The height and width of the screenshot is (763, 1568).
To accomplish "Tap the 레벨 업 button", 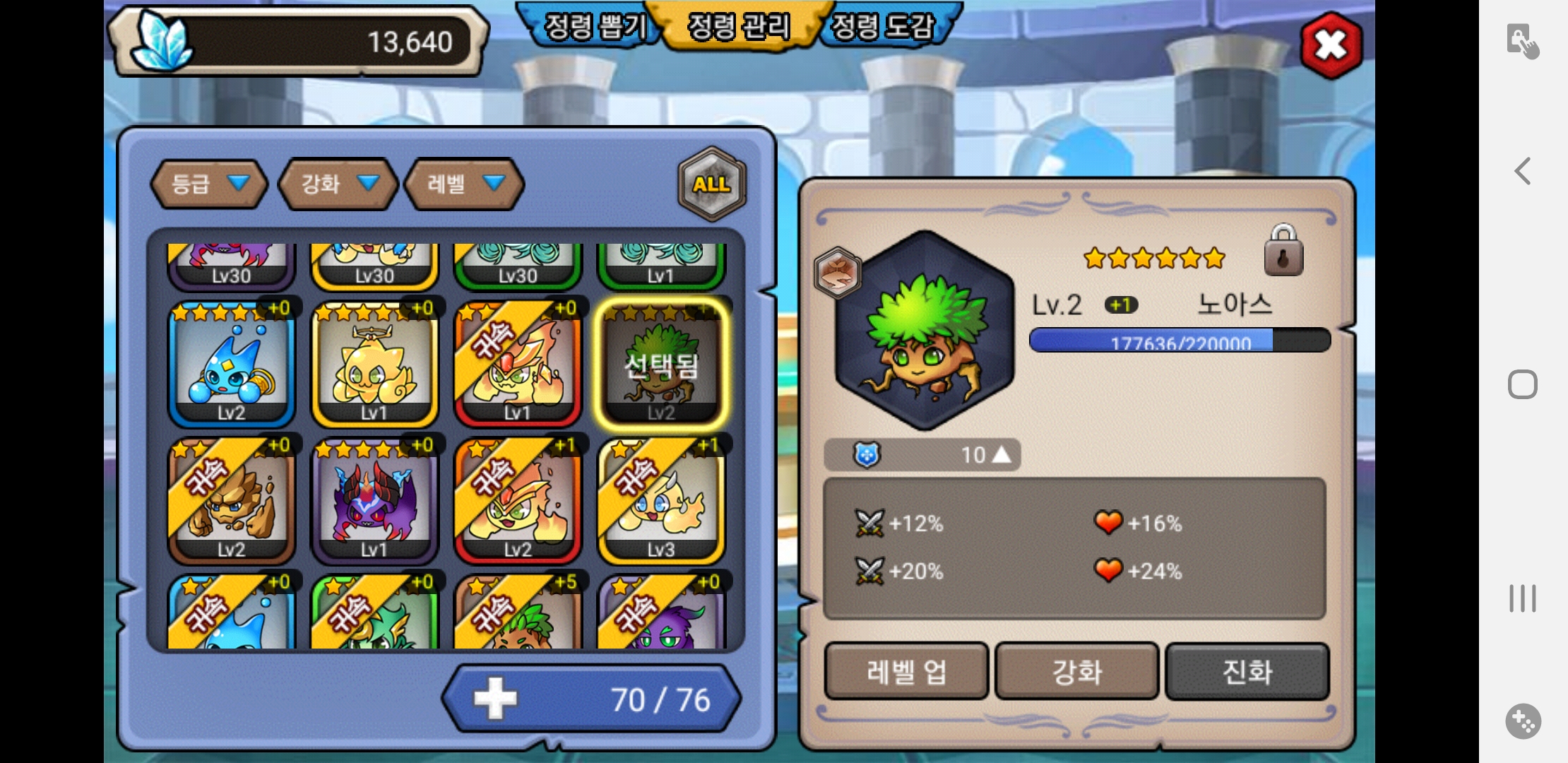I will [906, 671].
